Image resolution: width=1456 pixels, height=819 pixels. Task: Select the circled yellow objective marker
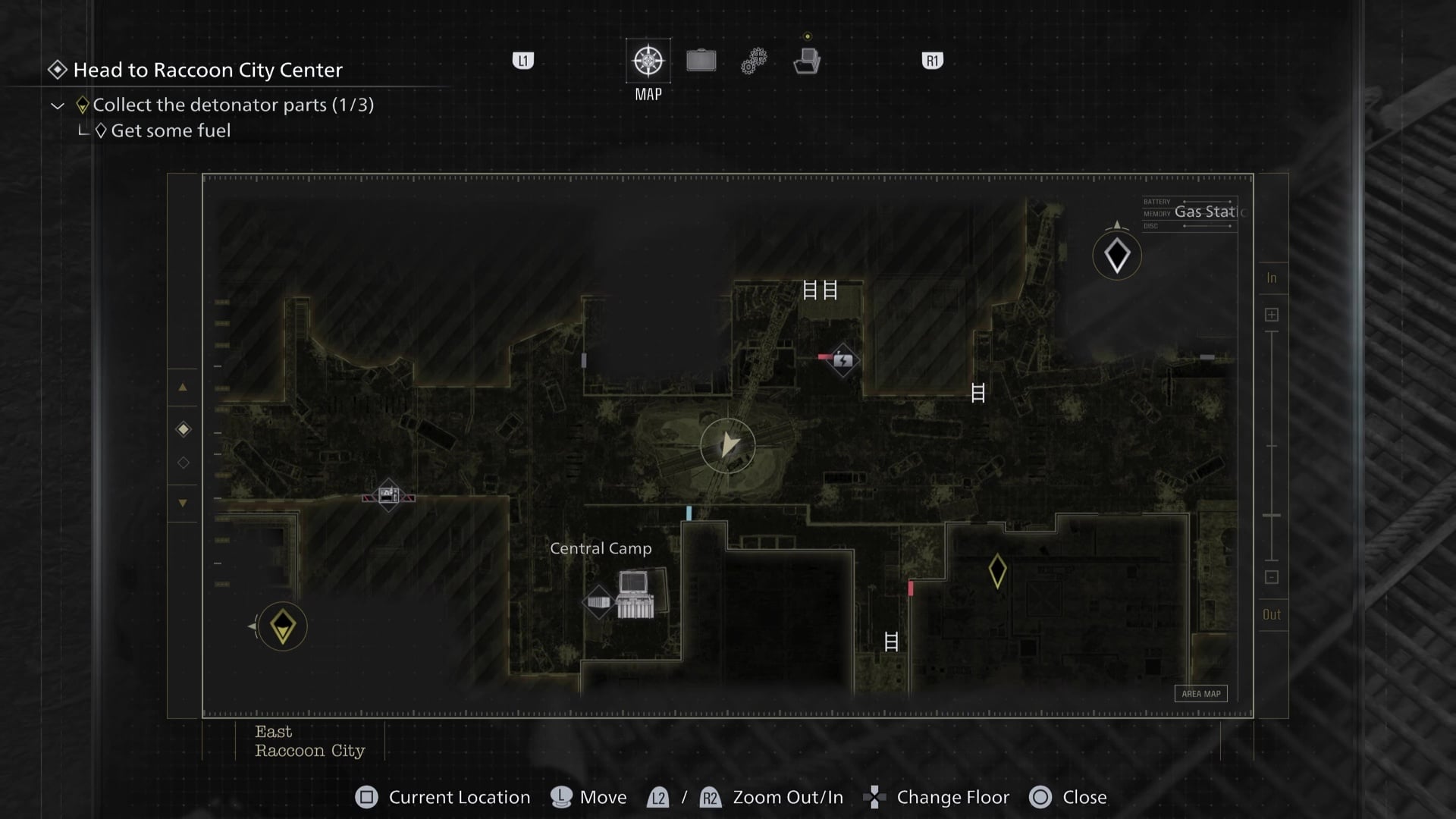283,627
